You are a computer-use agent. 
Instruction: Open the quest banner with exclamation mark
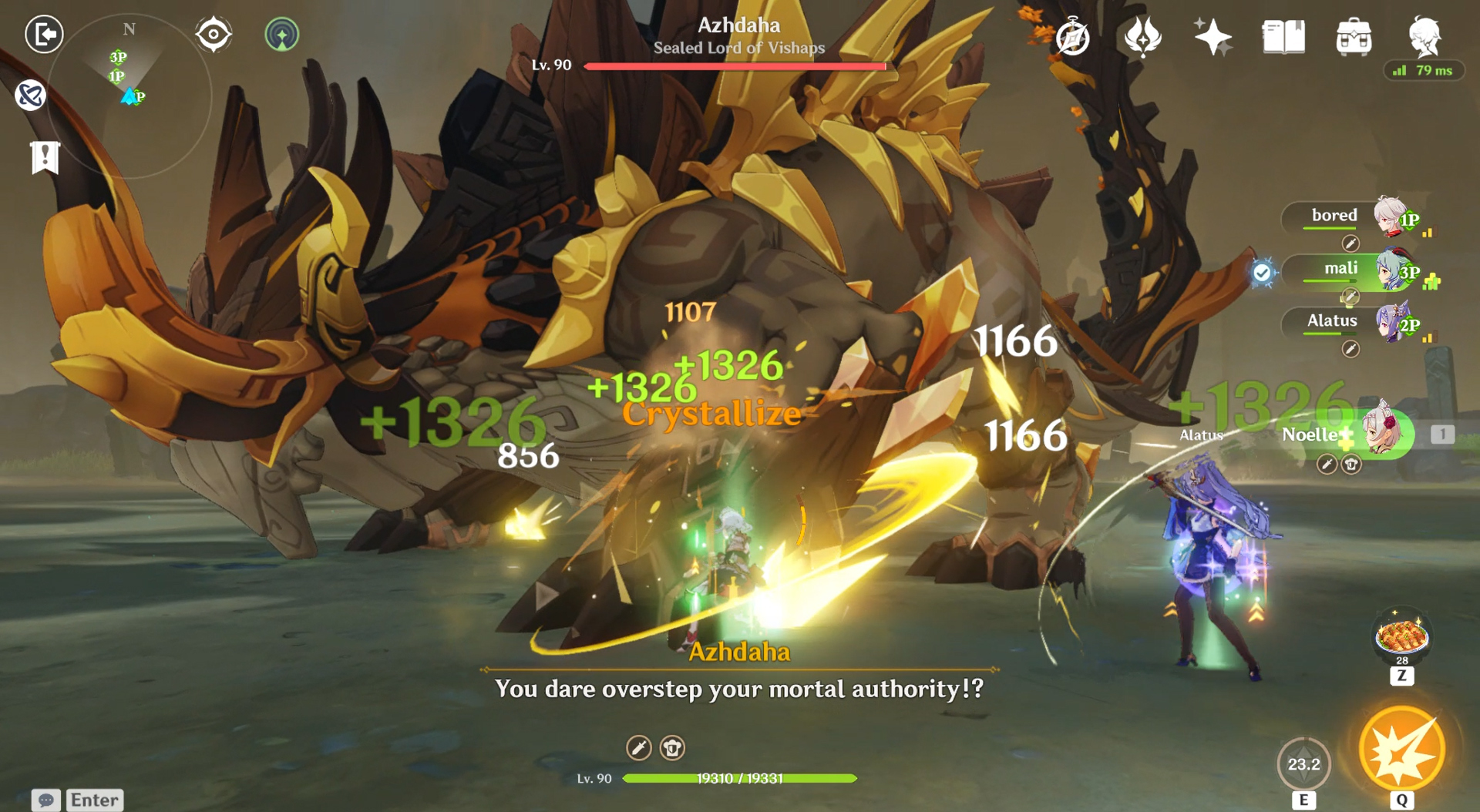click(46, 158)
